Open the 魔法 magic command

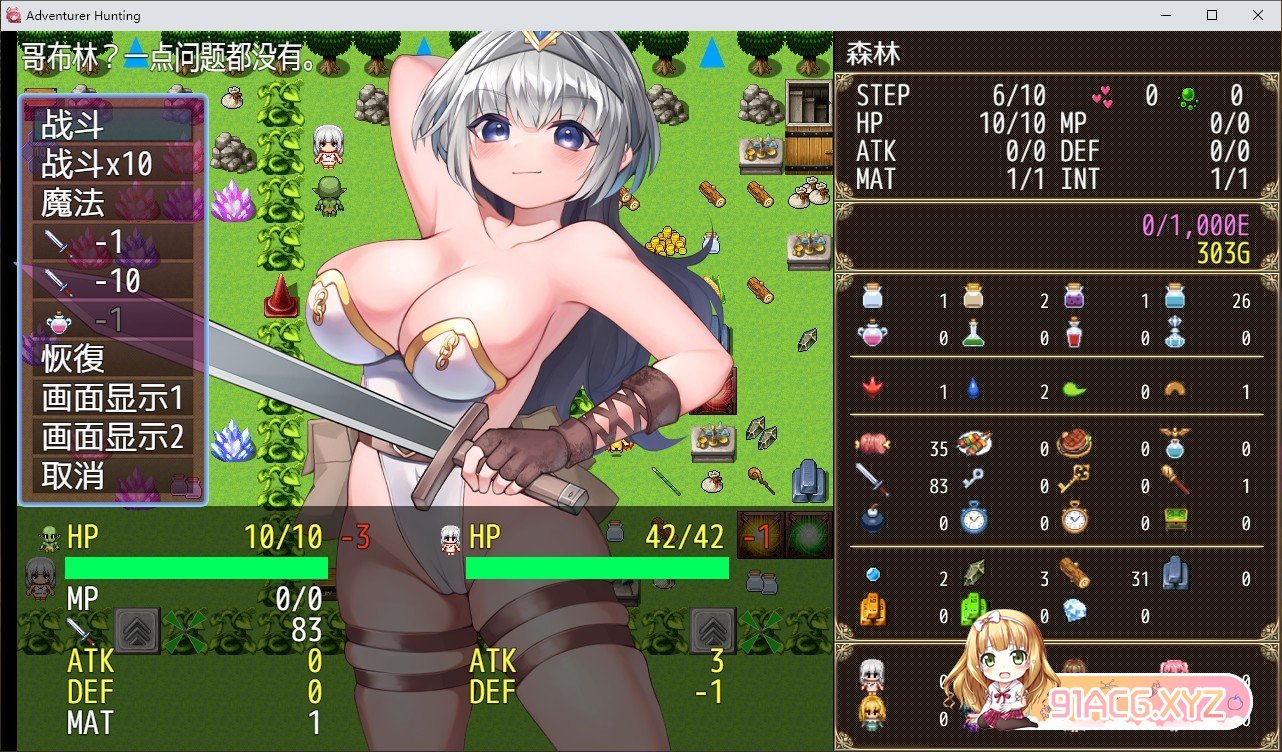coord(112,203)
